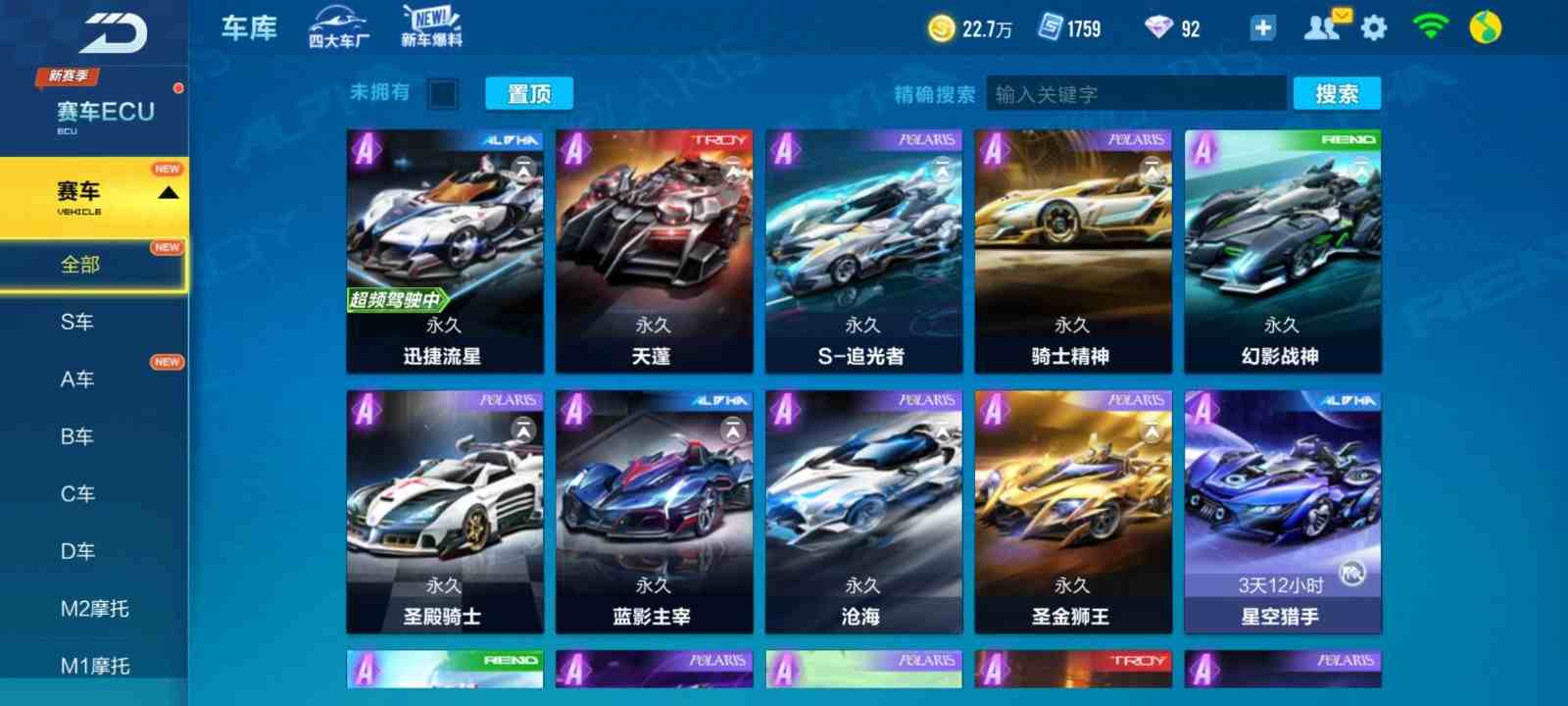Click the gold coin currency icon
This screenshot has height=706, width=1568.
(x=943, y=27)
